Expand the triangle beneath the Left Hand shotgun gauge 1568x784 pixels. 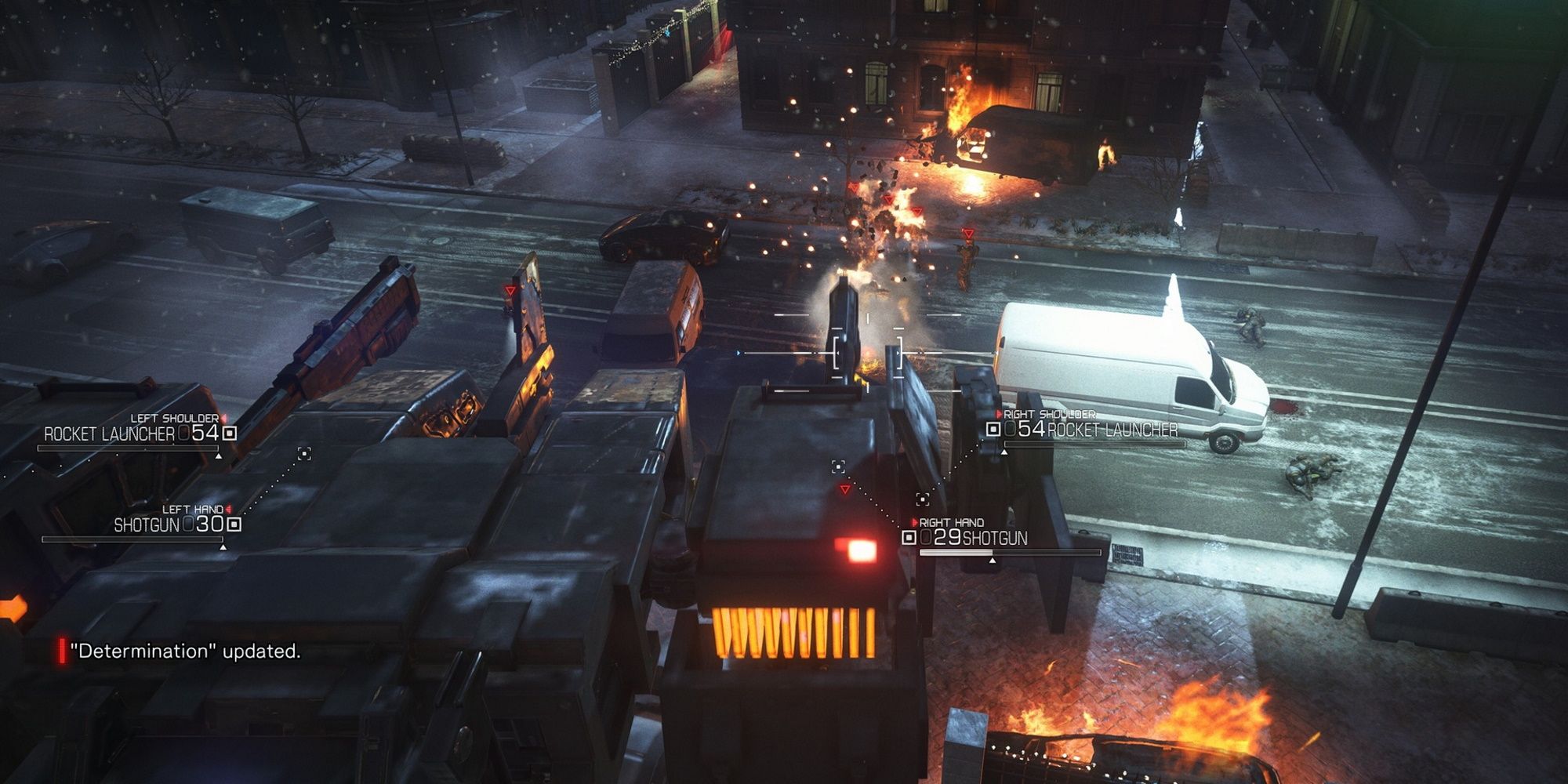[x=223, y=548]
